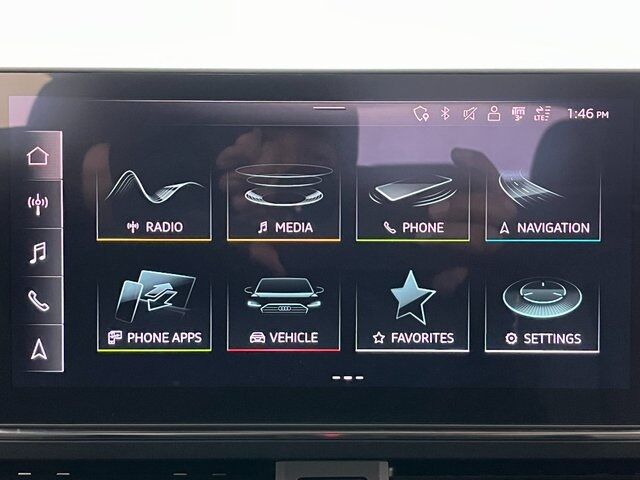Show the Vehicle menu

click(283, 313)
